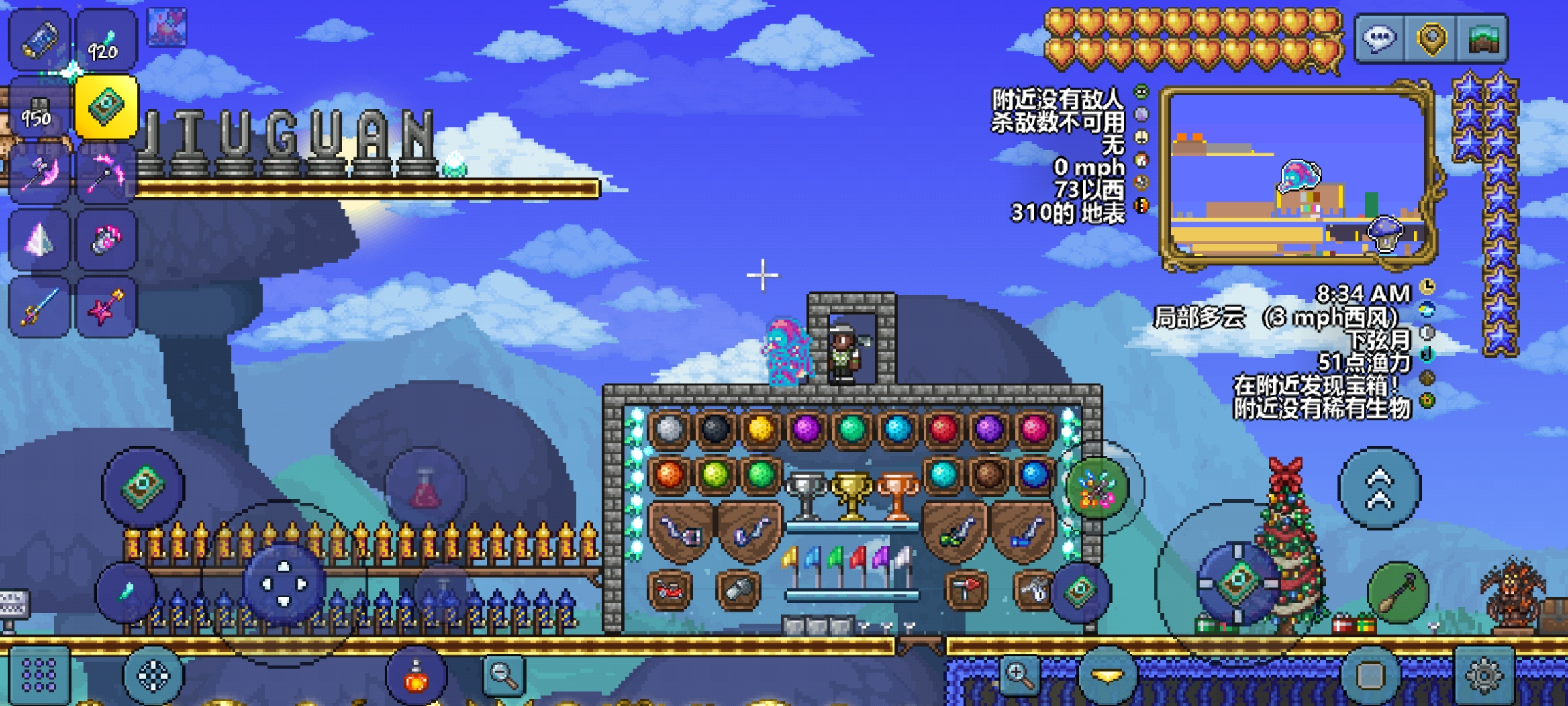The width and height of the screenshot is (1568, 706).
Task: Open the world view button beside map pin
Action: coord(1483,39)
